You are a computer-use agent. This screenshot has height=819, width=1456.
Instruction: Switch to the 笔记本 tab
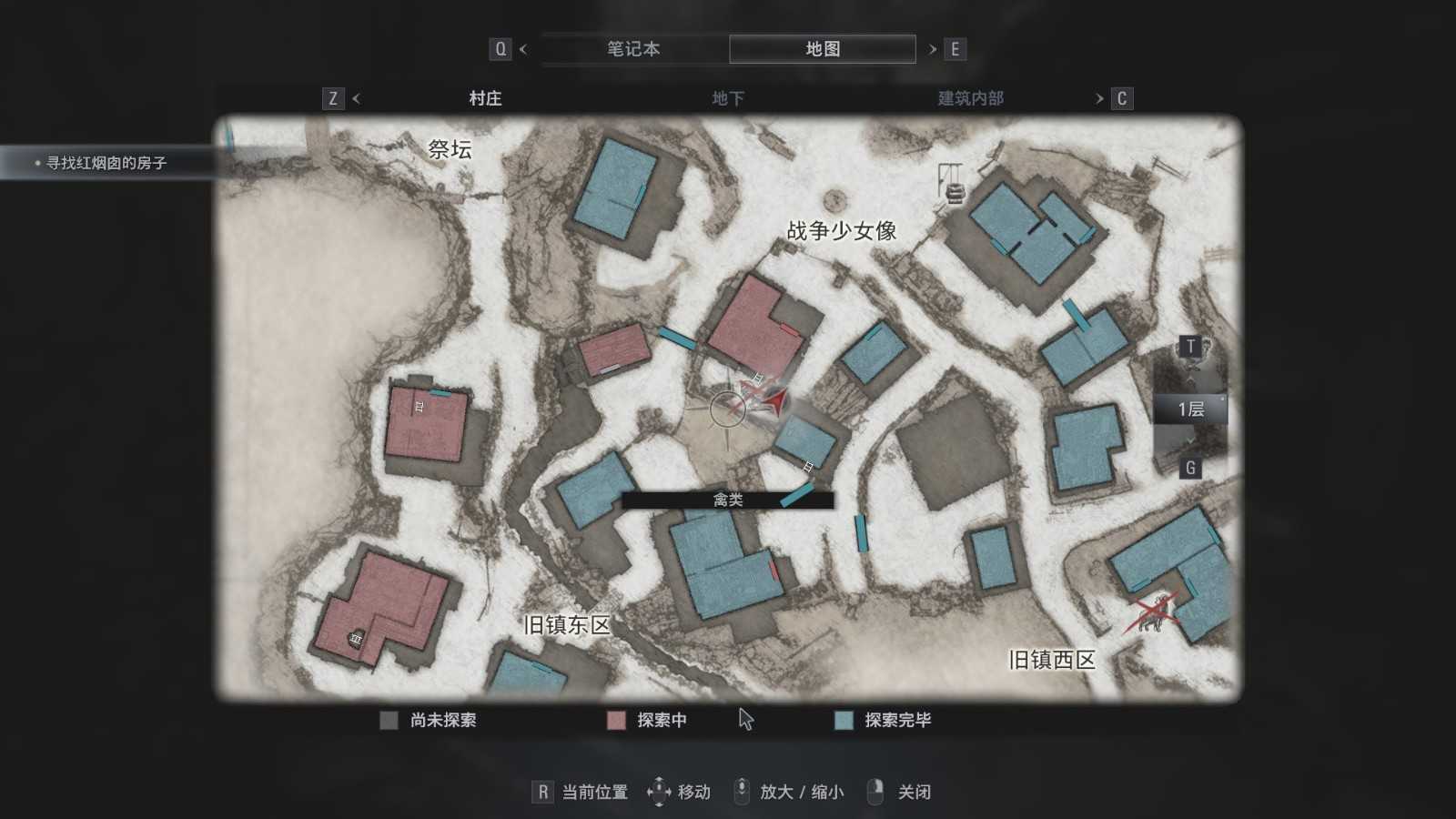633,49
